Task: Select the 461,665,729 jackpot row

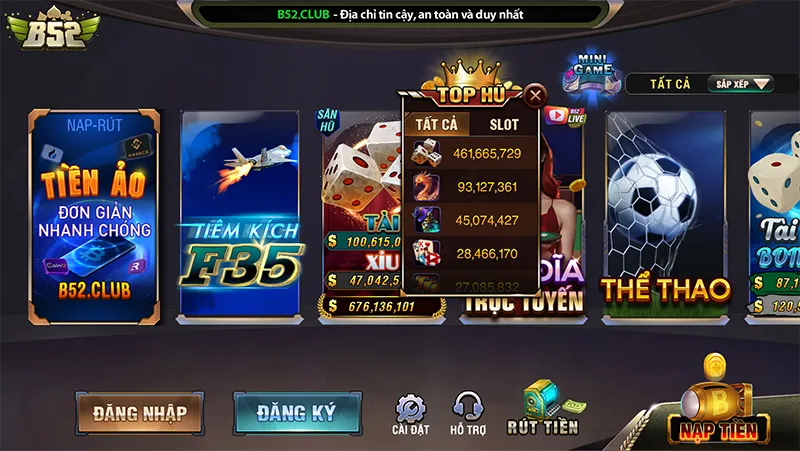Action: pyautogui.click(x=470, y=154)
